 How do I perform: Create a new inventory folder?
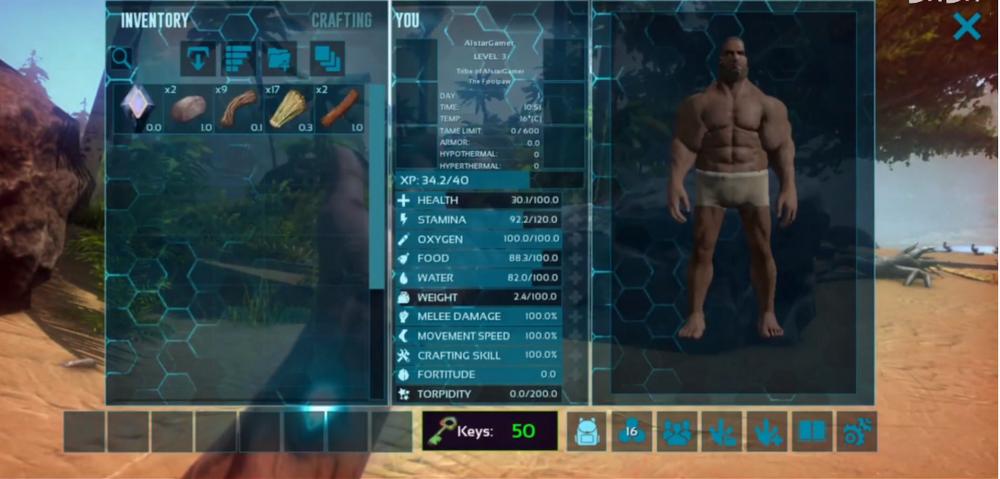[279, 59]
